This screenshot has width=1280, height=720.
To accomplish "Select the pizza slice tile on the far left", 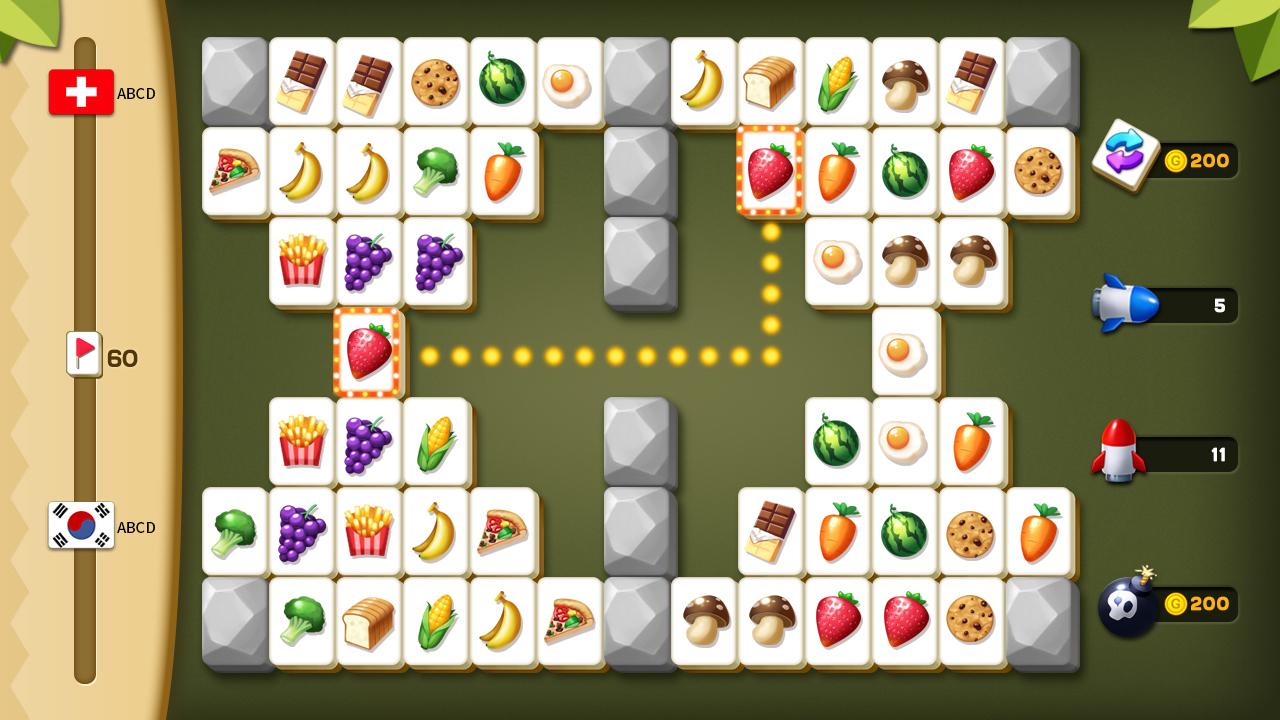I will (x=234, y=171).
